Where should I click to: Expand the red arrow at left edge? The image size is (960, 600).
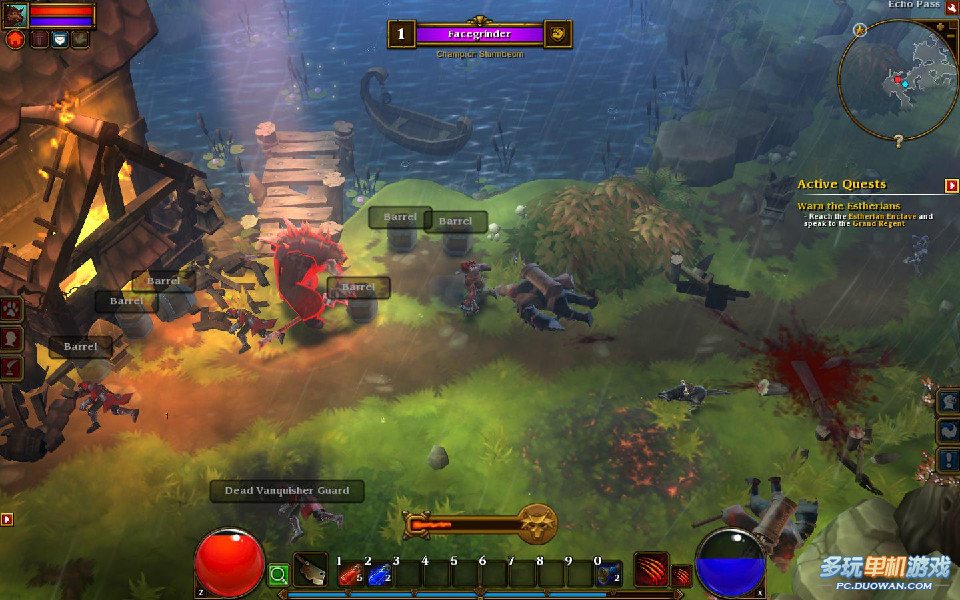pyautogui.click(x=7, y=519)
